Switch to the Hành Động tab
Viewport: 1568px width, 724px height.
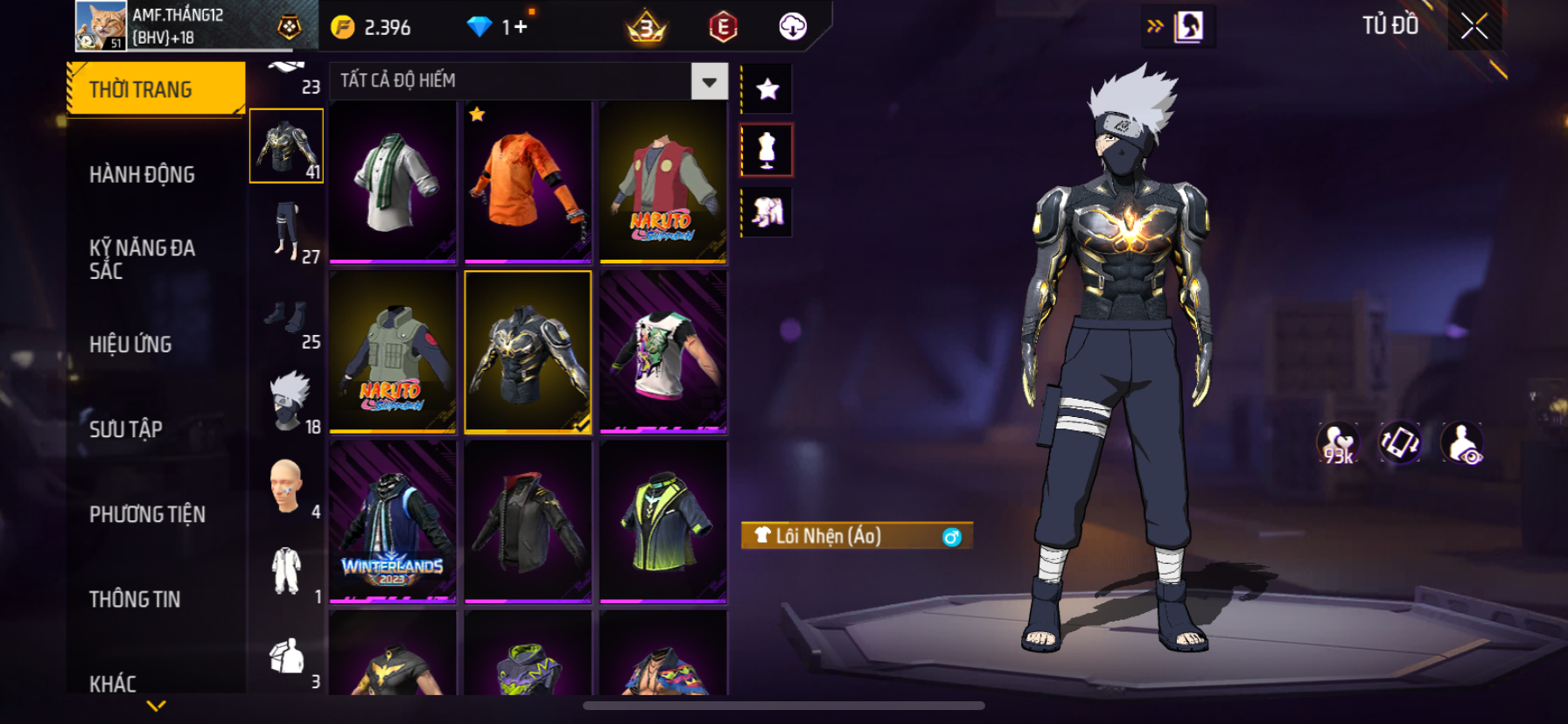pos(143,175)
